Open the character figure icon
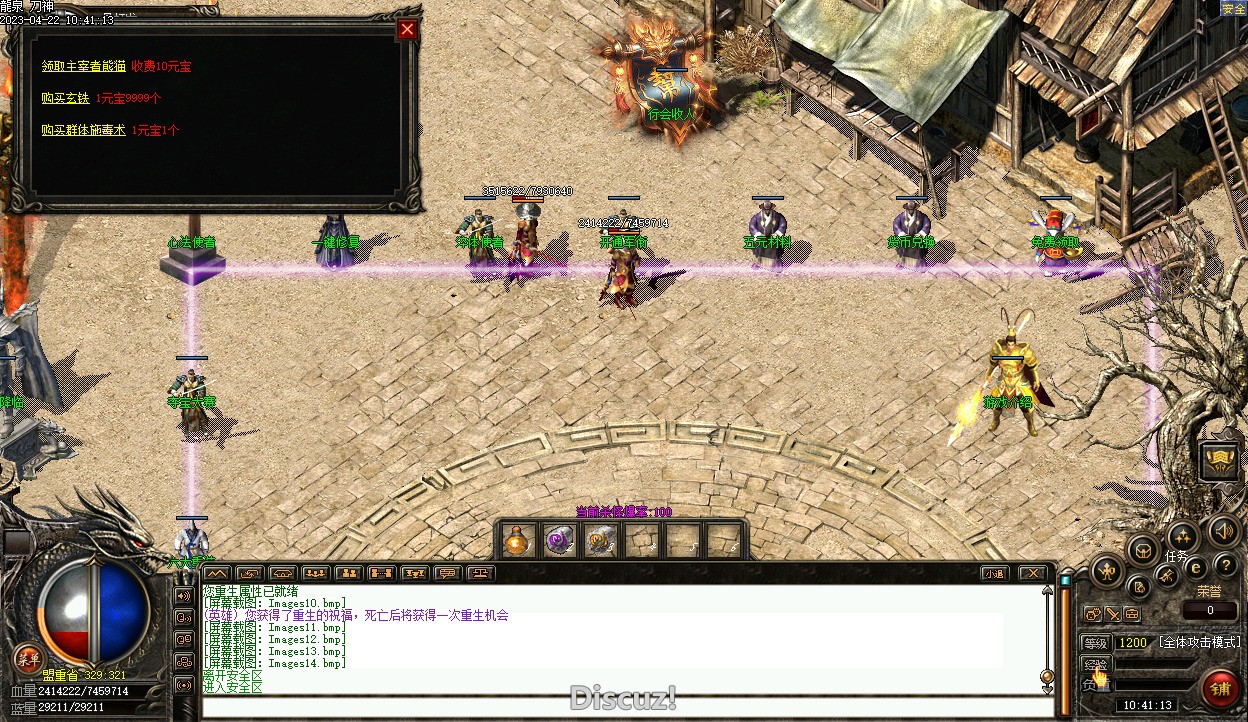 1106,573
